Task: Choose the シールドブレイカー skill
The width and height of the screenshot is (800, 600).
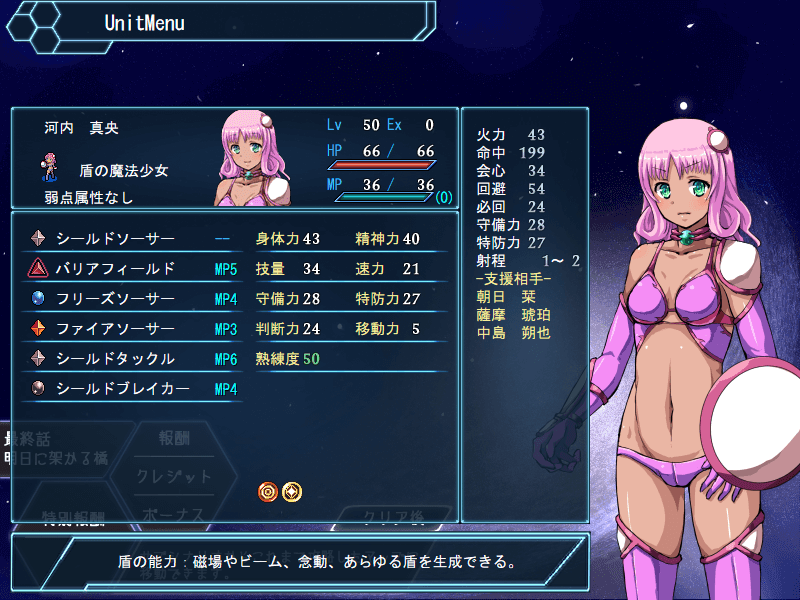Action: coord(122,389)
